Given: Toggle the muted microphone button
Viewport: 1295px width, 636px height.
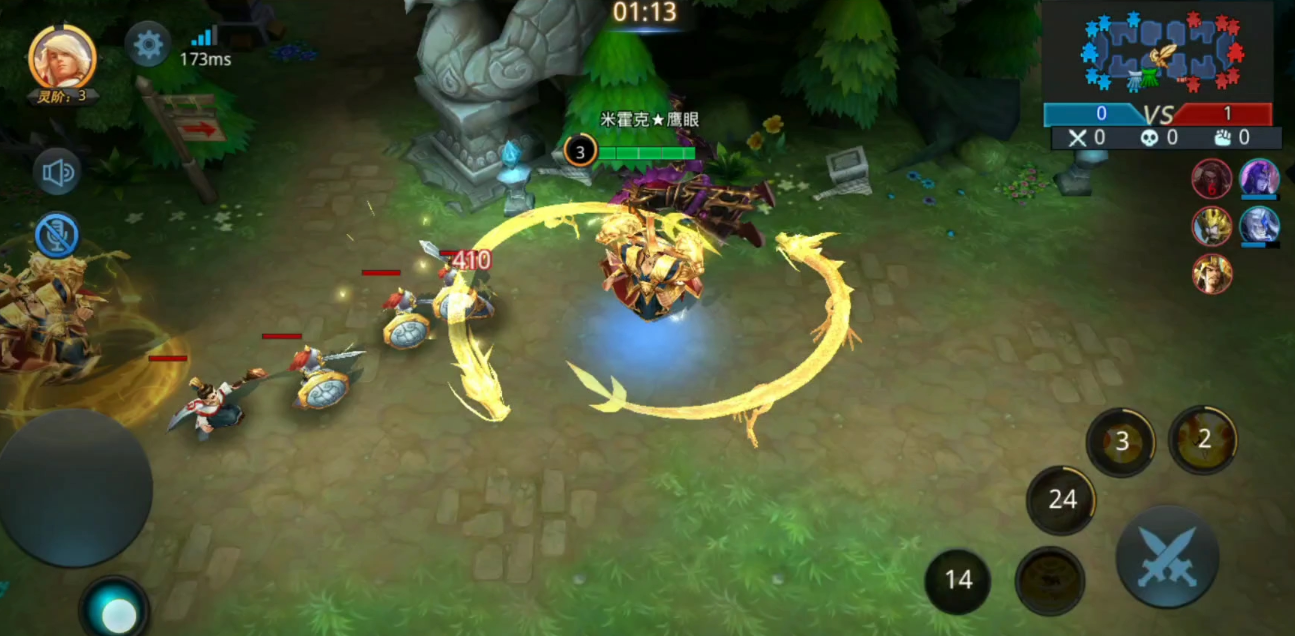Looking at the screenshot, I should 57,235.
